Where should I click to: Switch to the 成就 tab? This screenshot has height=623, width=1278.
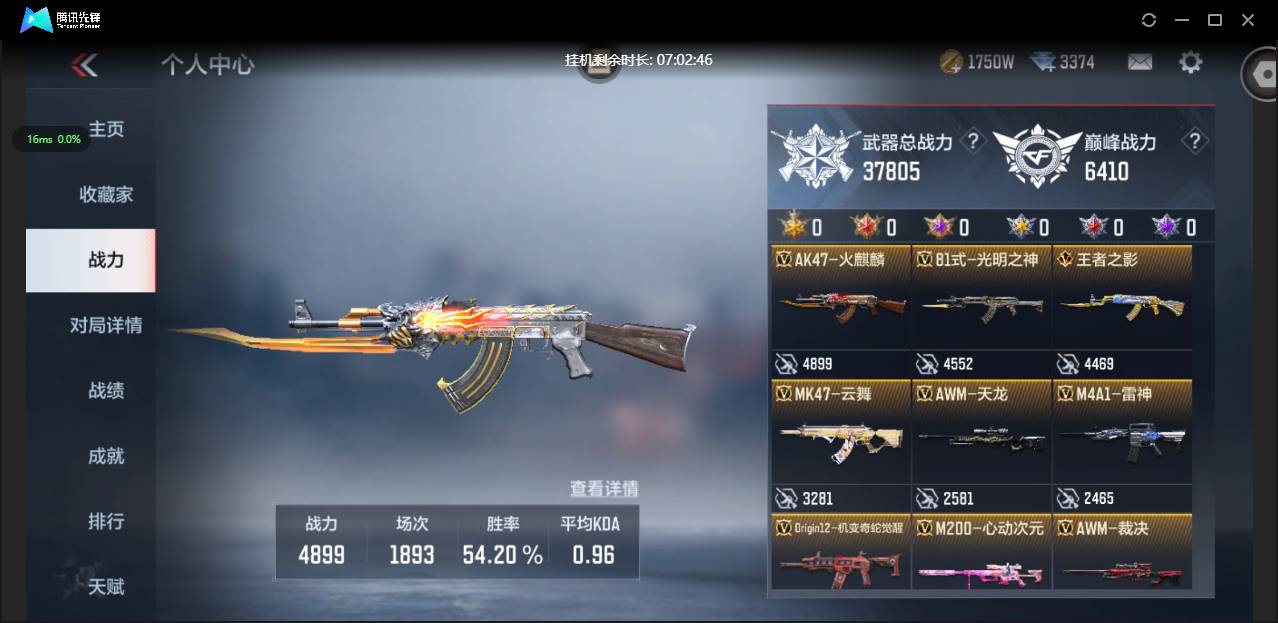[105, 456]
